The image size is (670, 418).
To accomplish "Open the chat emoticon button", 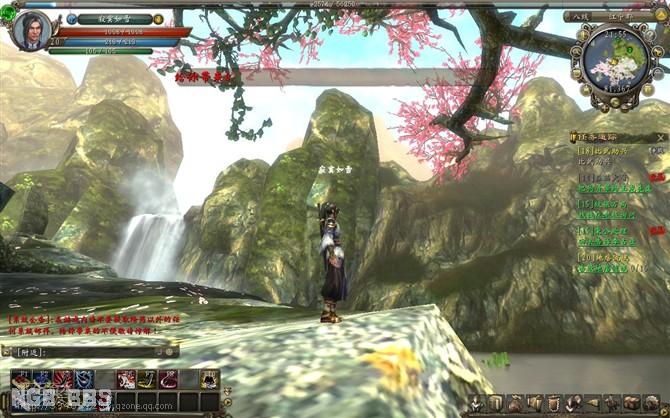I will point(171,352).
